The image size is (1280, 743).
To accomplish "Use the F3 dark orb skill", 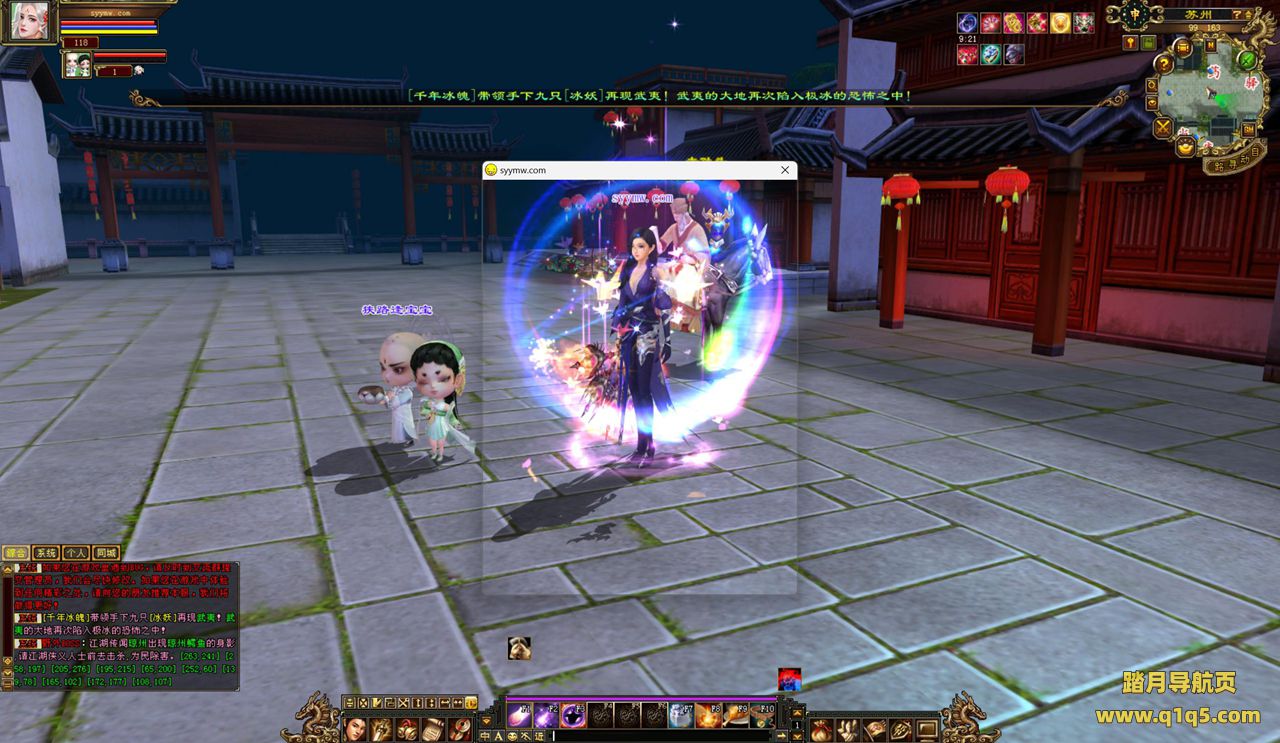I will tap(573, 714).
